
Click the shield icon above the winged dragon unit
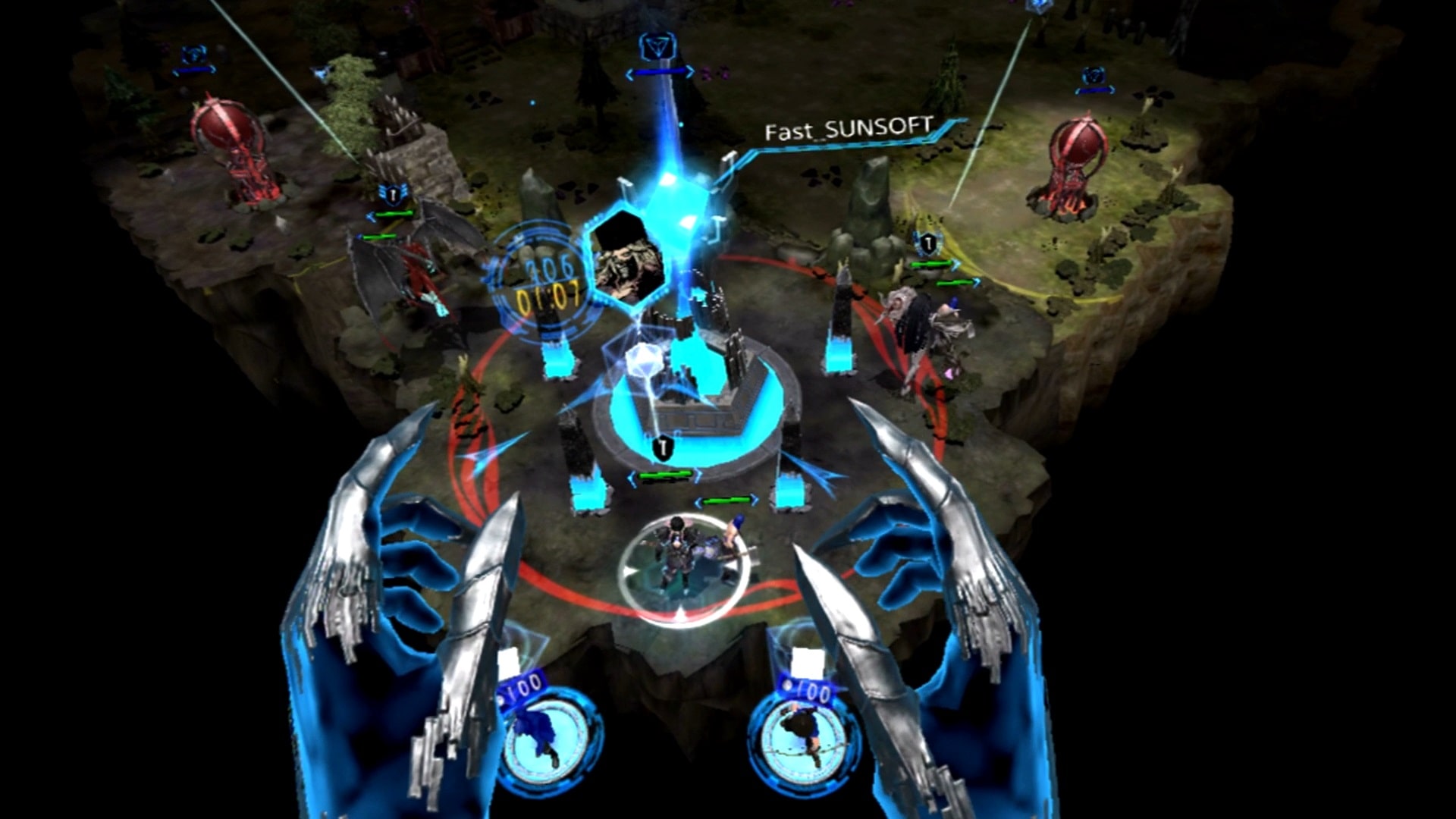(x=392, y=196)
